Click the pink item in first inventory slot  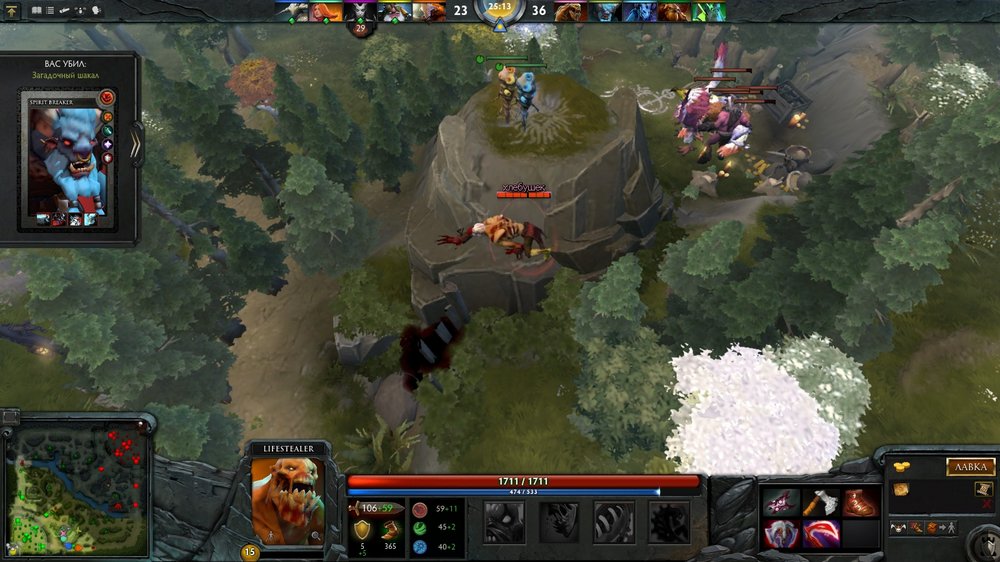coord(781,502)
